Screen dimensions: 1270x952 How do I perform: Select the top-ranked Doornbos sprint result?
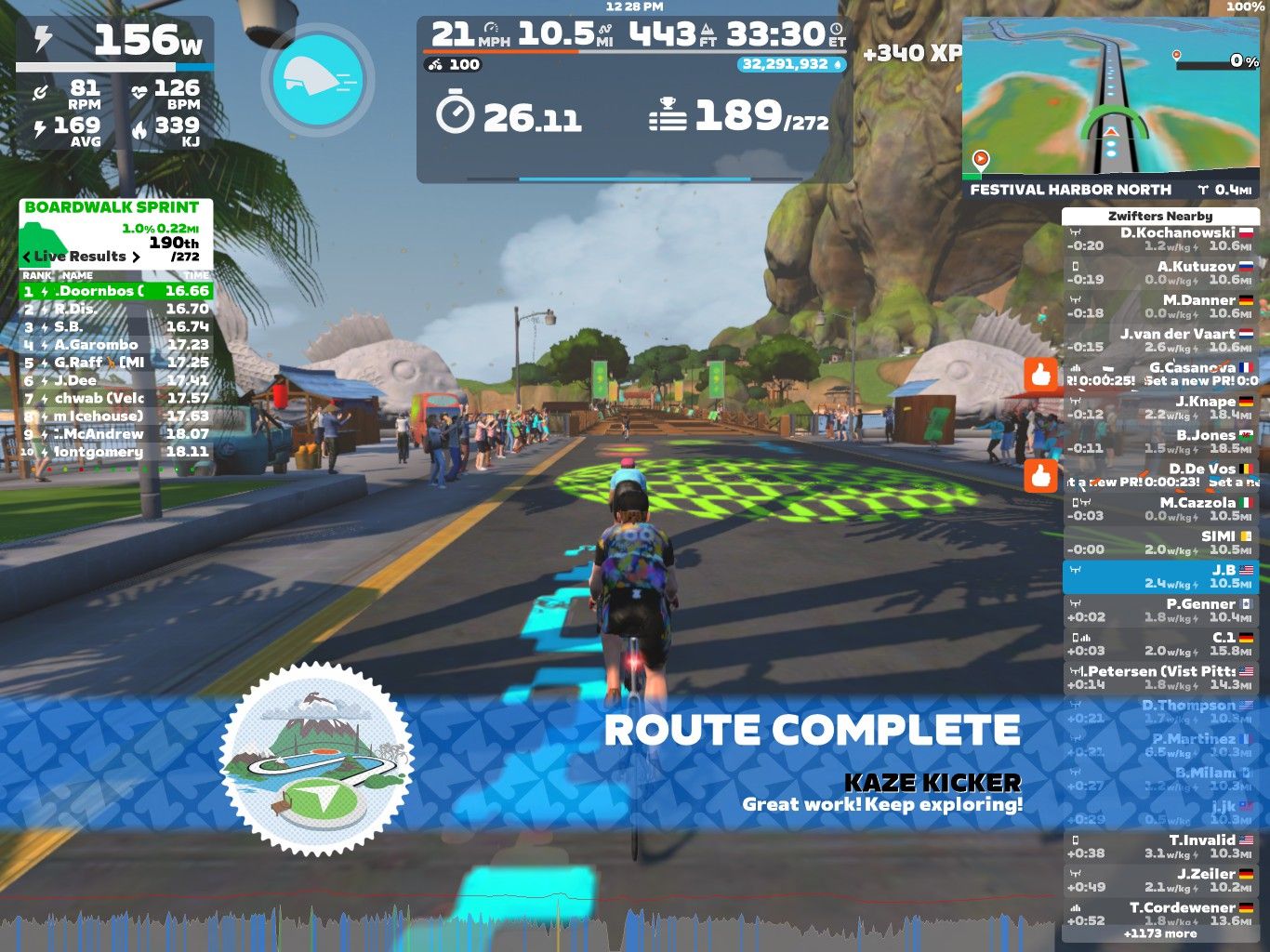116,291
